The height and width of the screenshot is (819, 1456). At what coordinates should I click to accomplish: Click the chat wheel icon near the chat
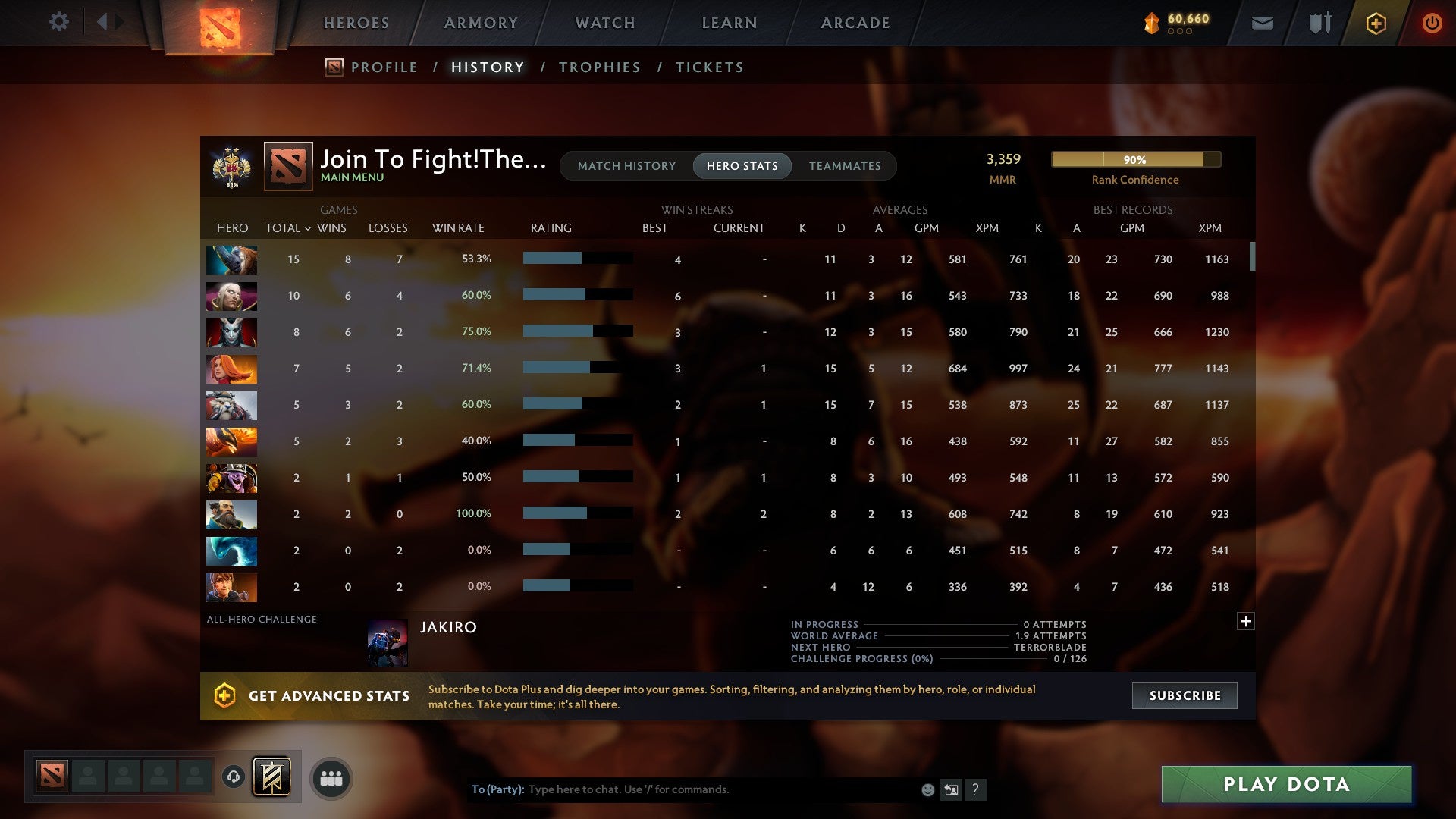951,789
